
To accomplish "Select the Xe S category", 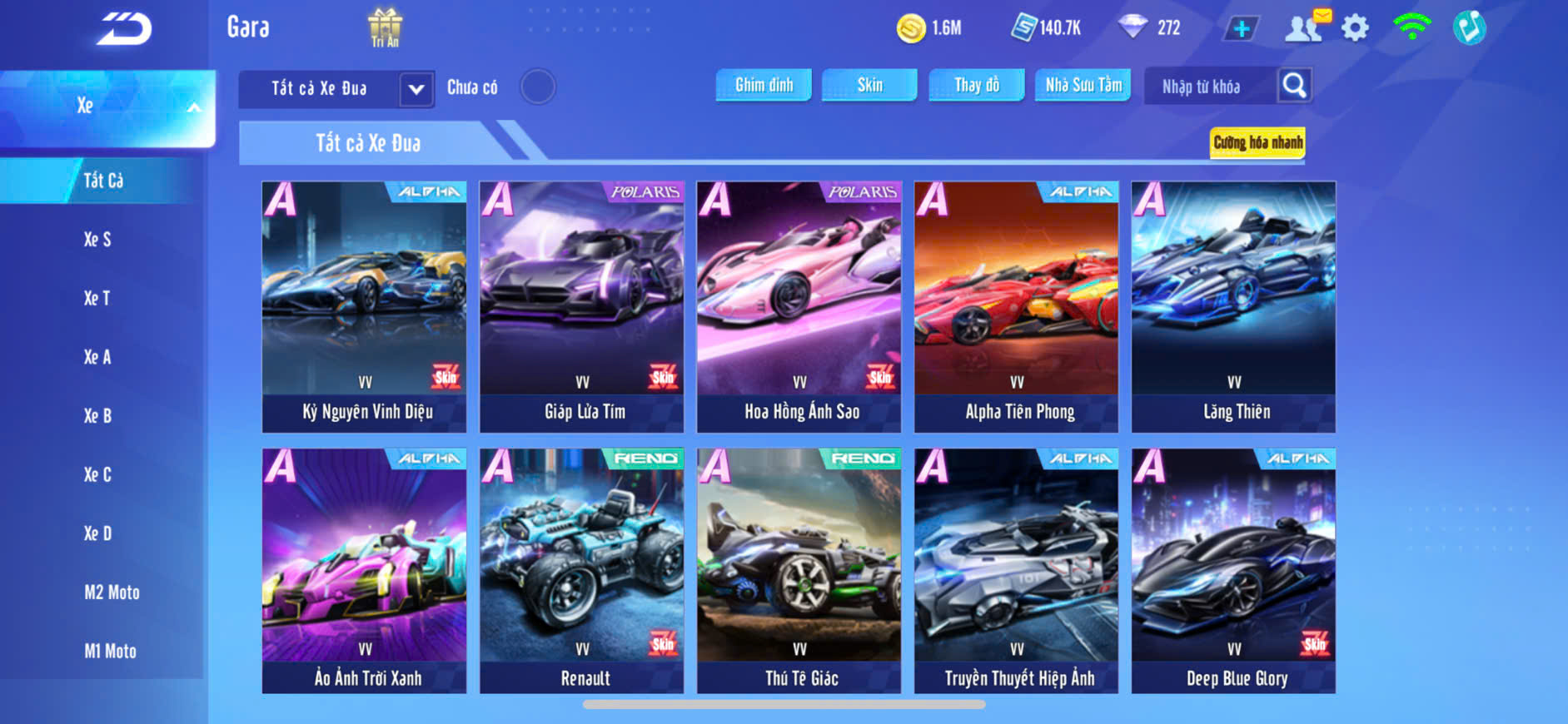I will coord(97,240).
